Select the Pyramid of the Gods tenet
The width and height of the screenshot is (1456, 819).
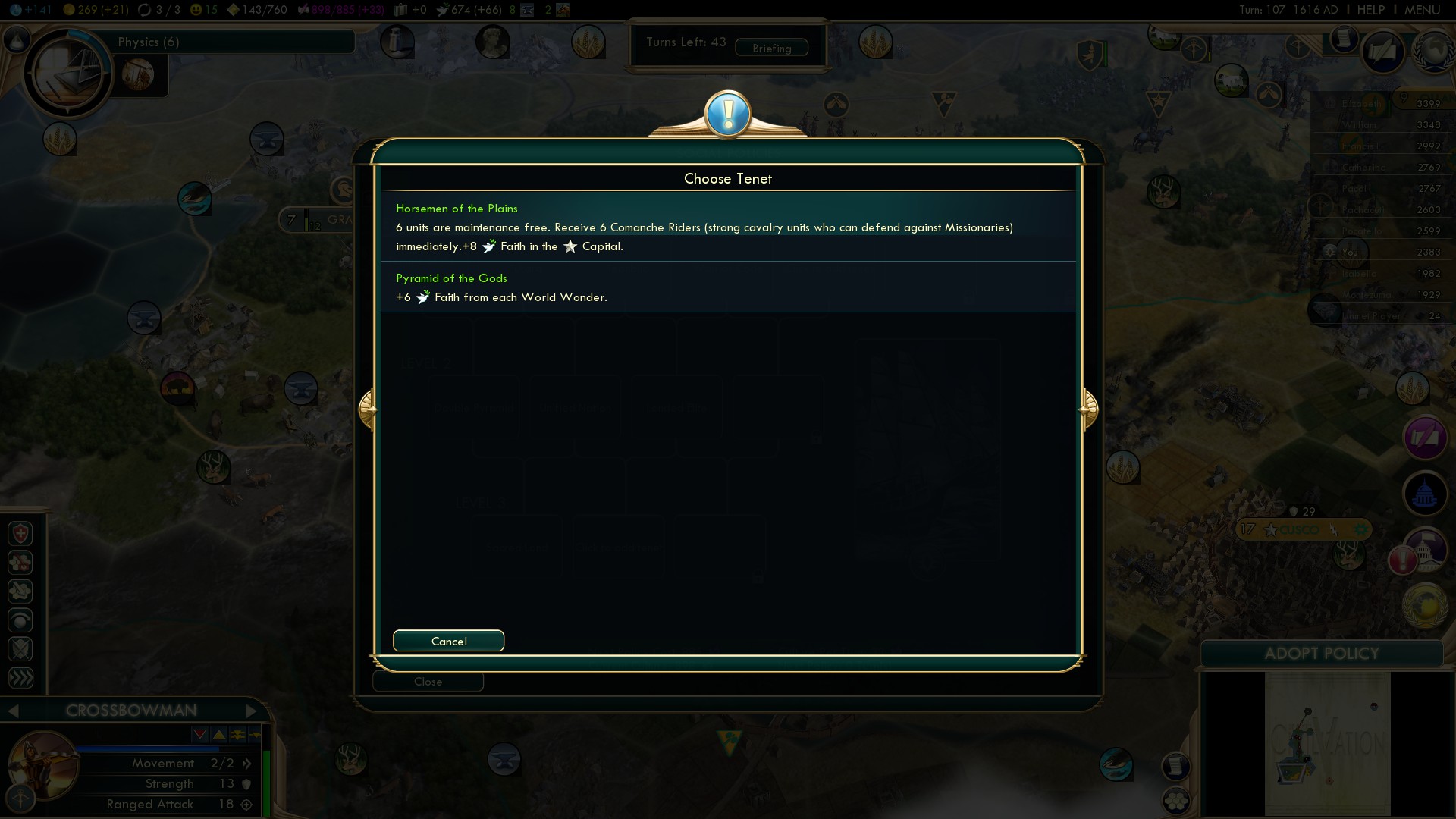[726, 287]
